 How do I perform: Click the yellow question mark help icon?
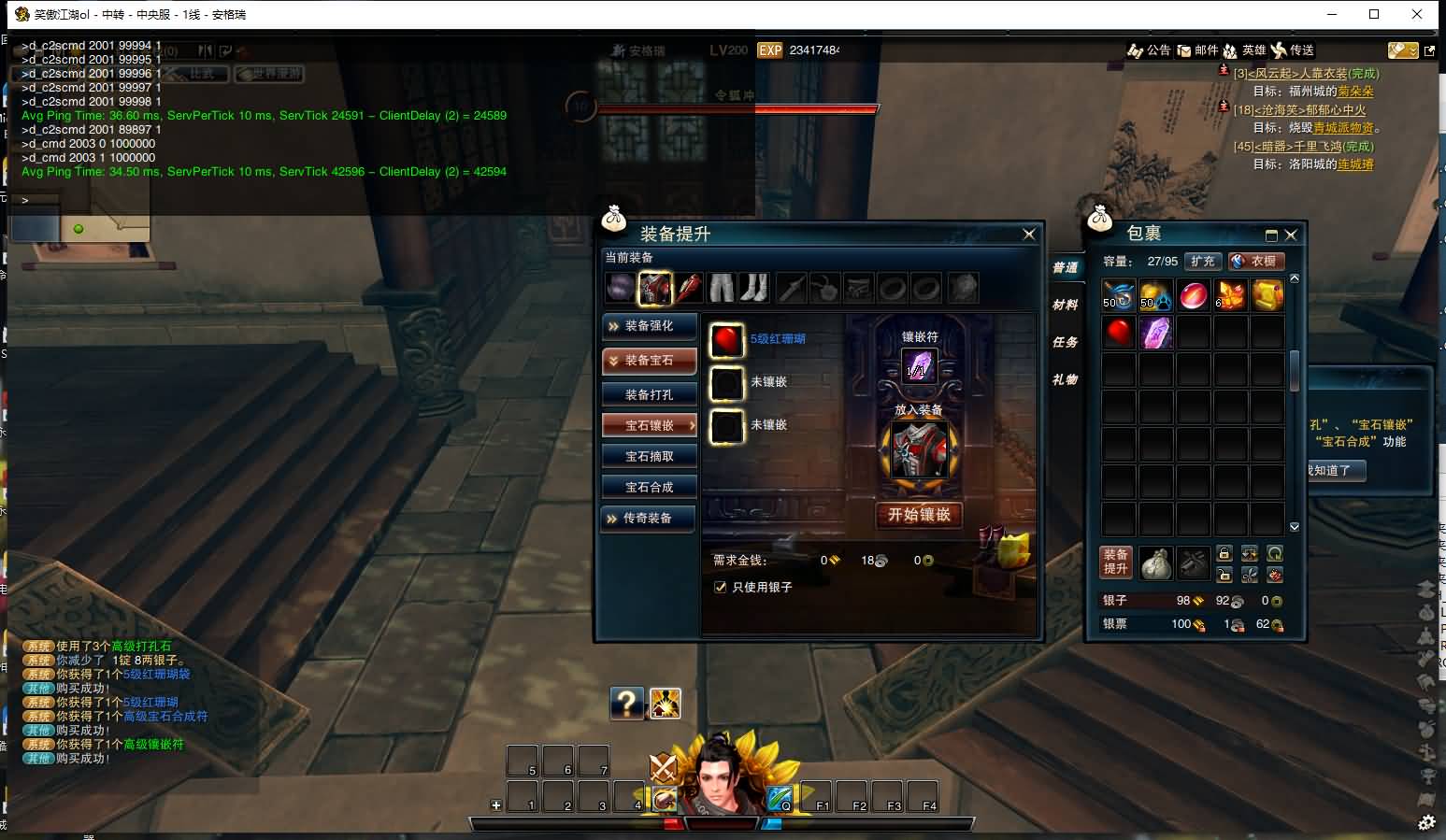point(626,703)
